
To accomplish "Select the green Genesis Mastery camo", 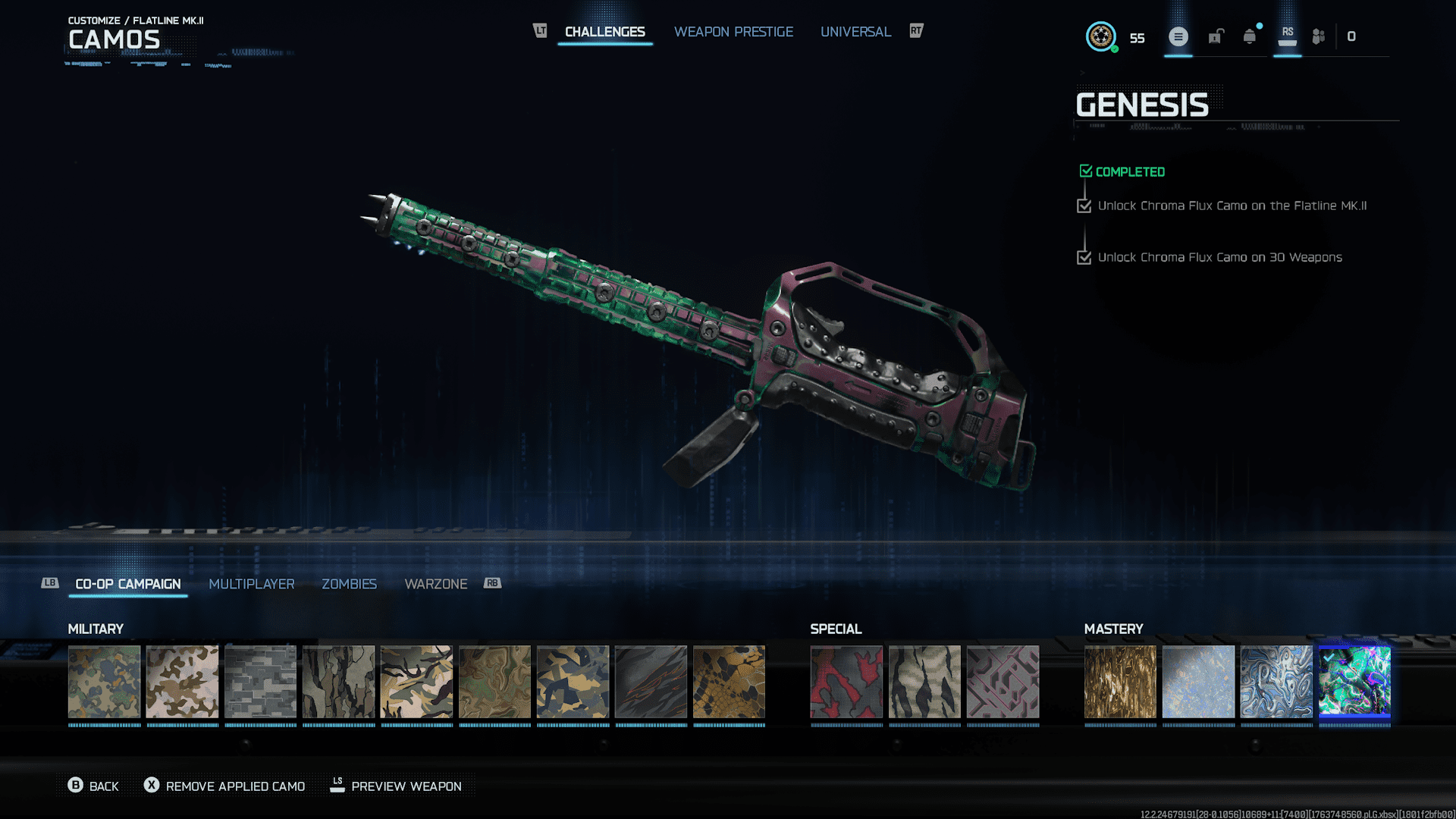I will click(x=1354, y=682).
